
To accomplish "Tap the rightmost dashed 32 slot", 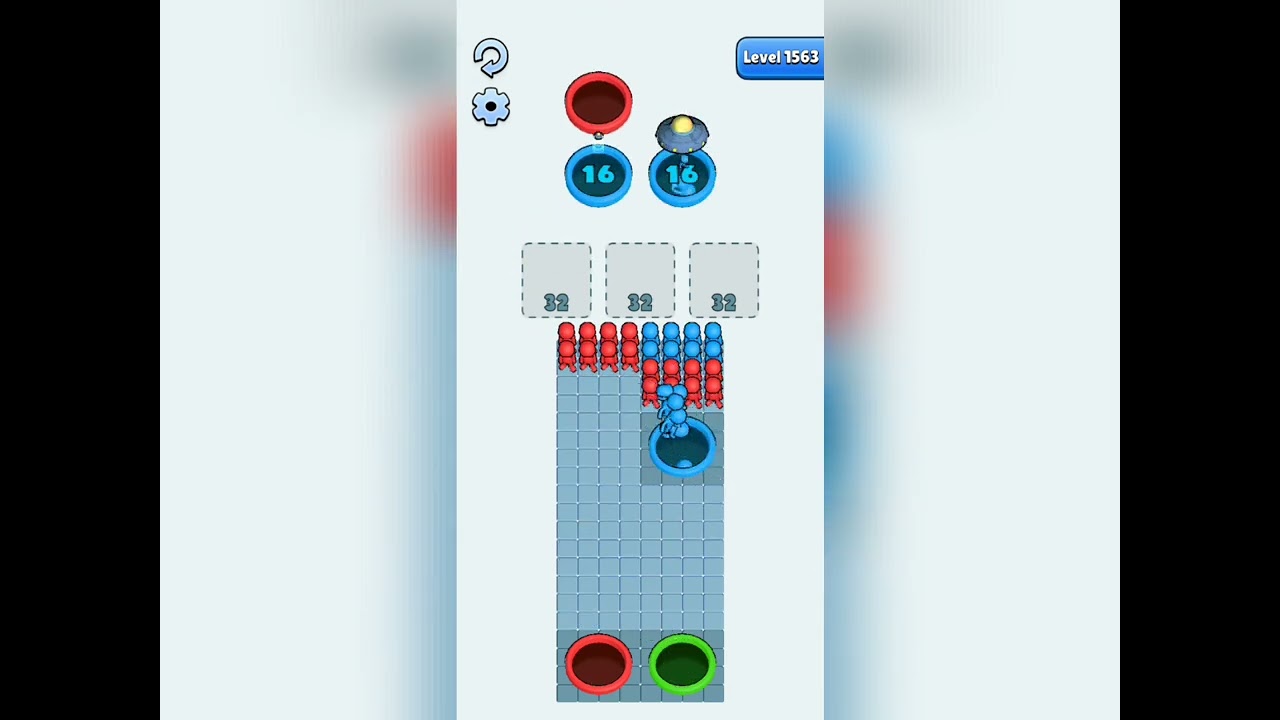I will (723, 280).
